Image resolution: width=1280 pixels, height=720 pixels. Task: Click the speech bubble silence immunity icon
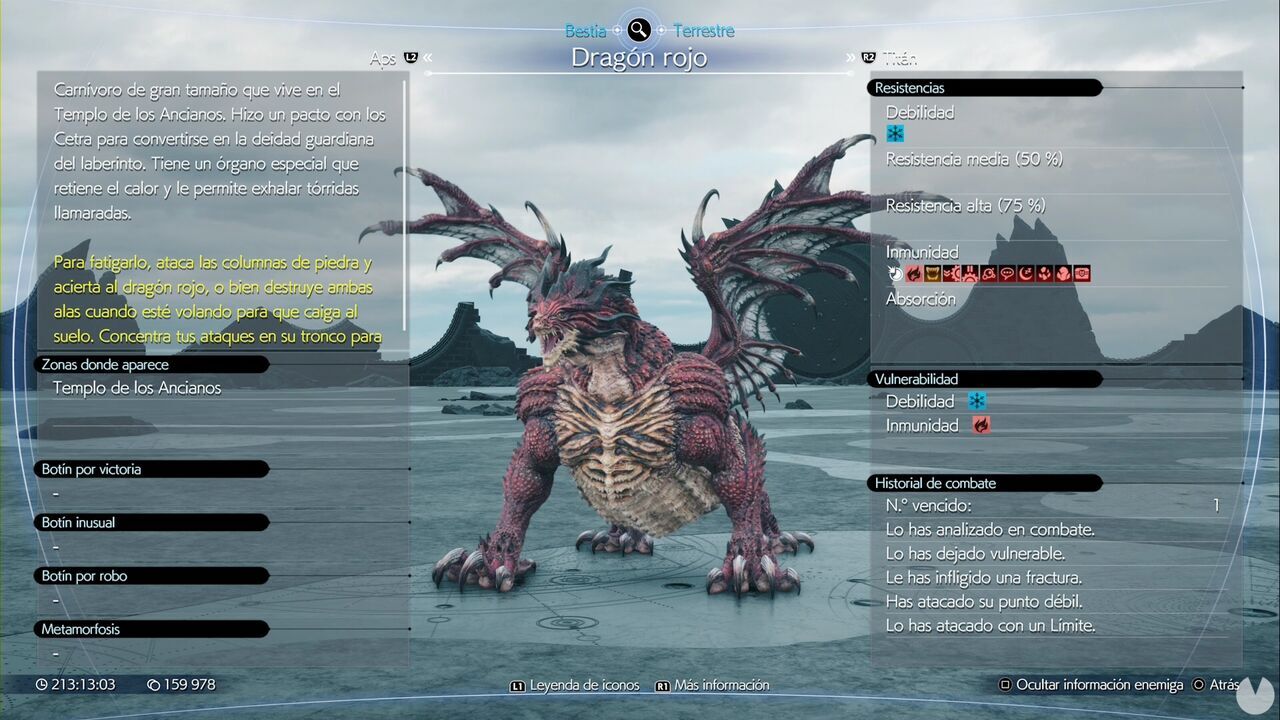tap(1008, 274)
